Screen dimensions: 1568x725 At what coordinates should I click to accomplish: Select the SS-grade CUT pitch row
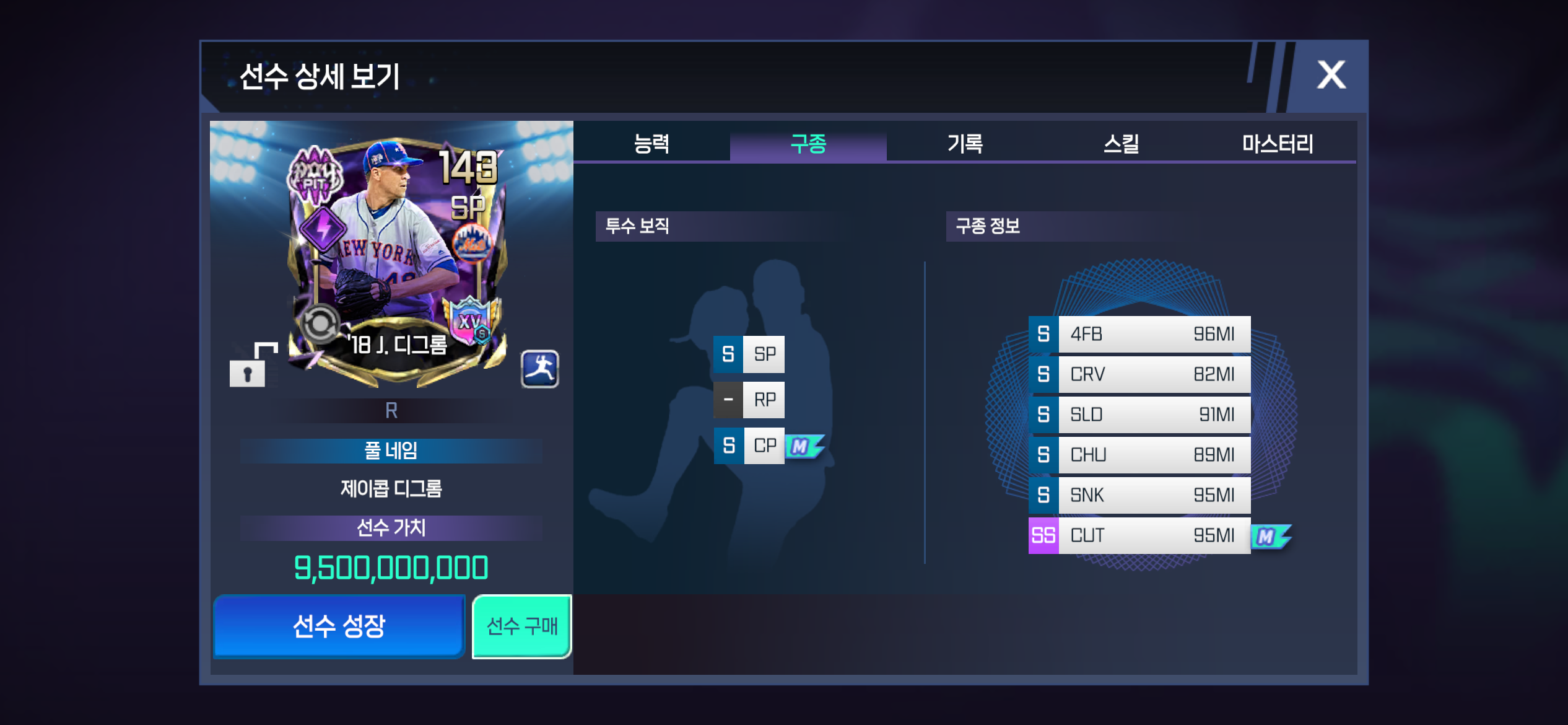[x=1139, y=535]
